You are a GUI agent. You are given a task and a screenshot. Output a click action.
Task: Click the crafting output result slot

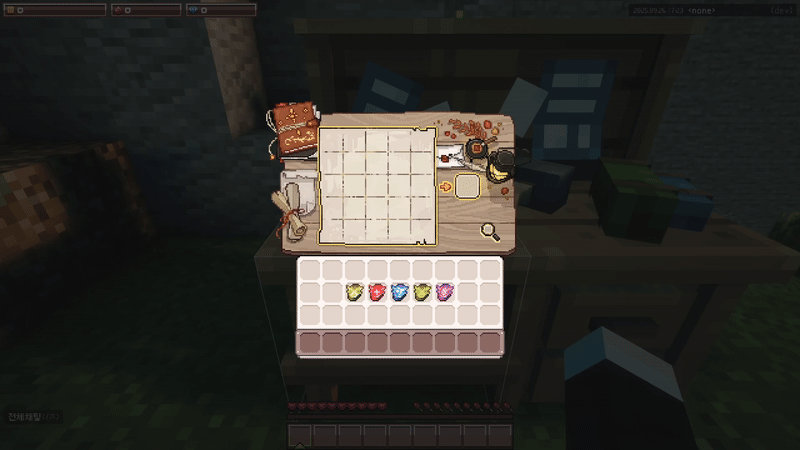coord(467,186)
